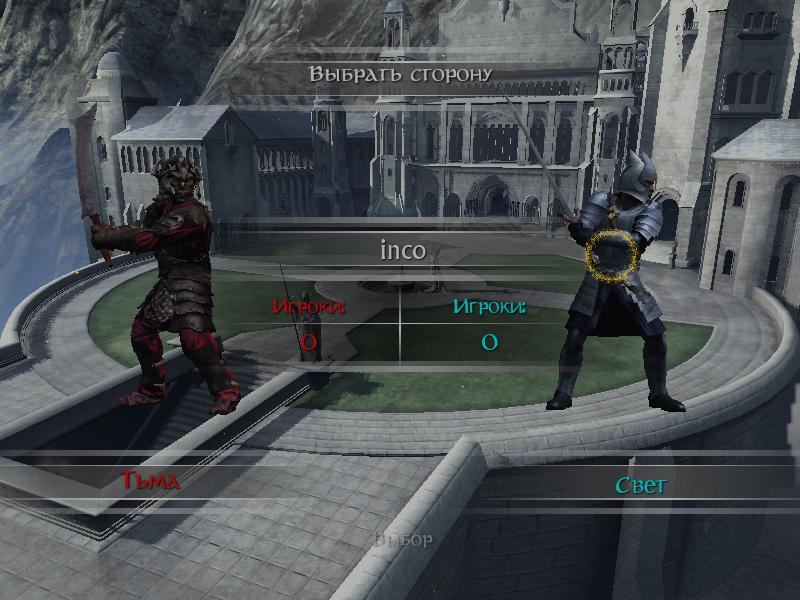Confirm with the Выбор button
Screen dimensions: 800x600
pos(403,540)
